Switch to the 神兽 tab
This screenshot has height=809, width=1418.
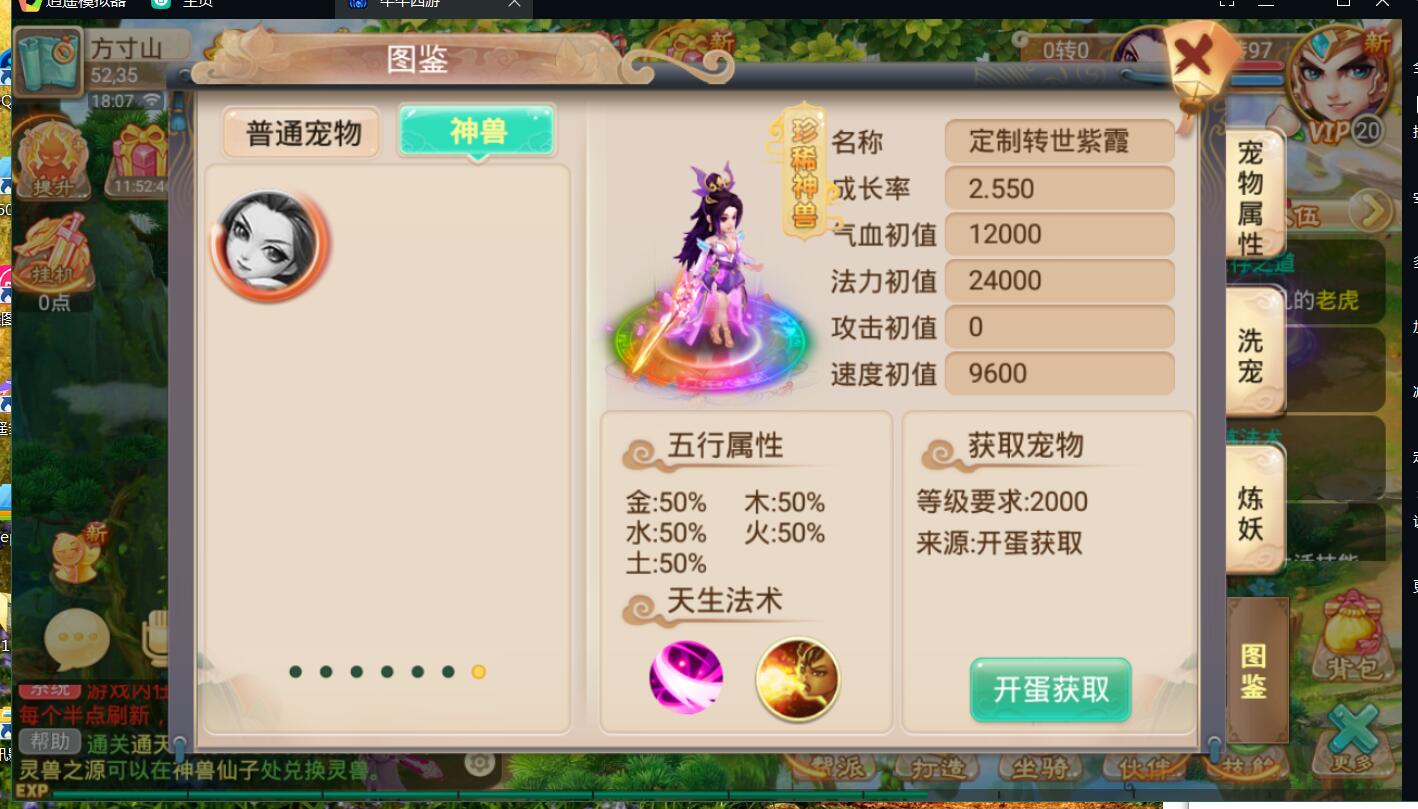[x=477, y=130]
